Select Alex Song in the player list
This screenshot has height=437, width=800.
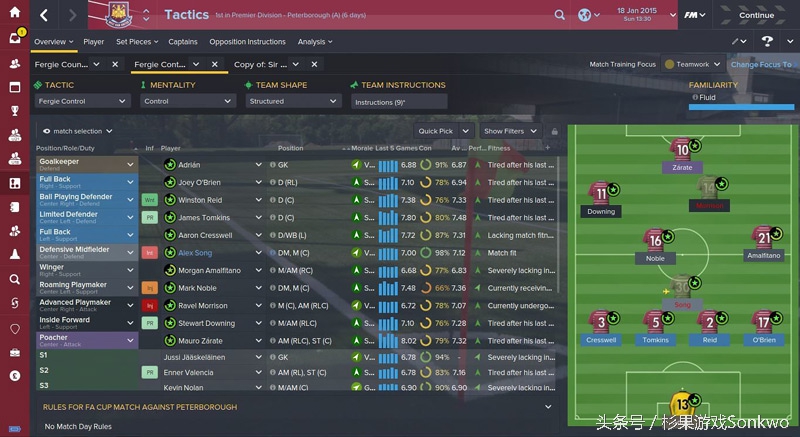point(195,253)
